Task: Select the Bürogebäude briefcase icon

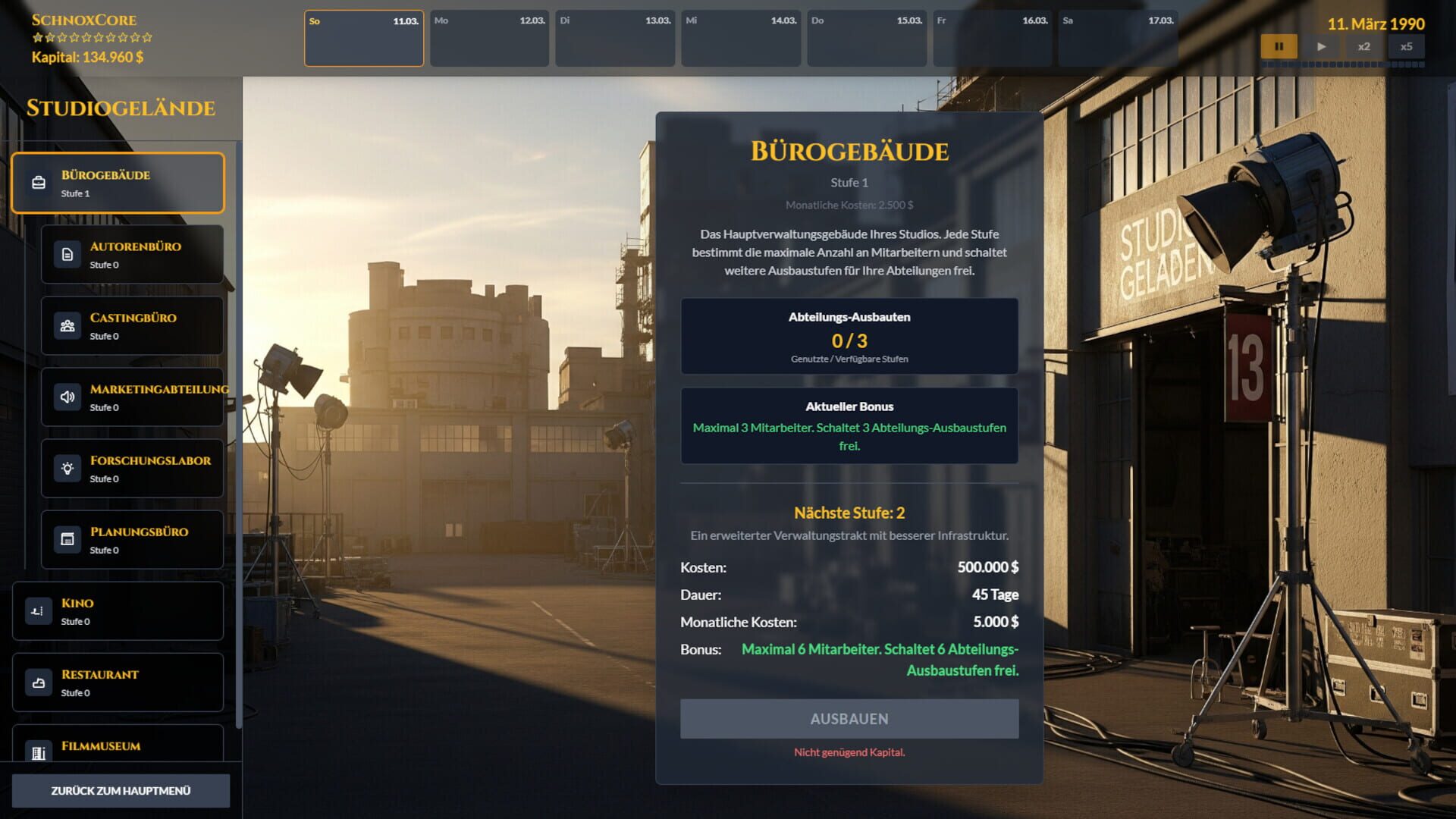Action: pyautogui.click(x=36, y=183)
